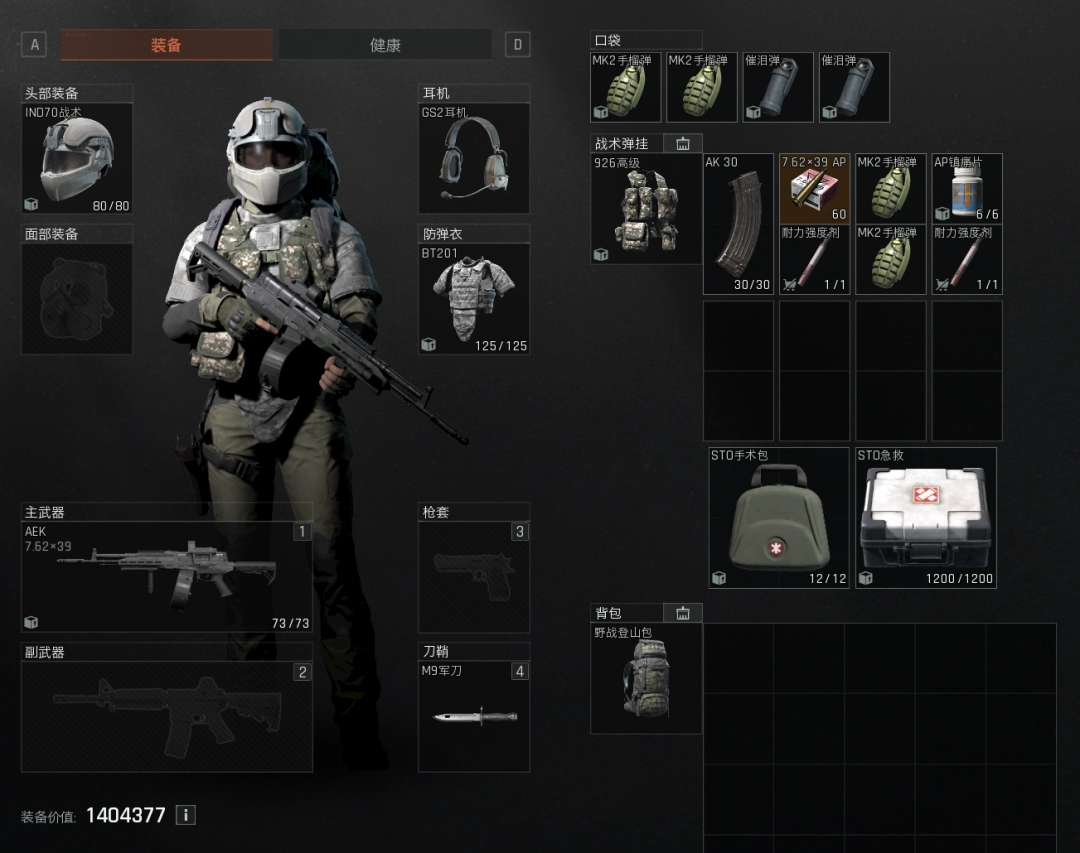Select the STO急救 first aid box
This screenshot has width=1080, height=853.
point(926,518)
